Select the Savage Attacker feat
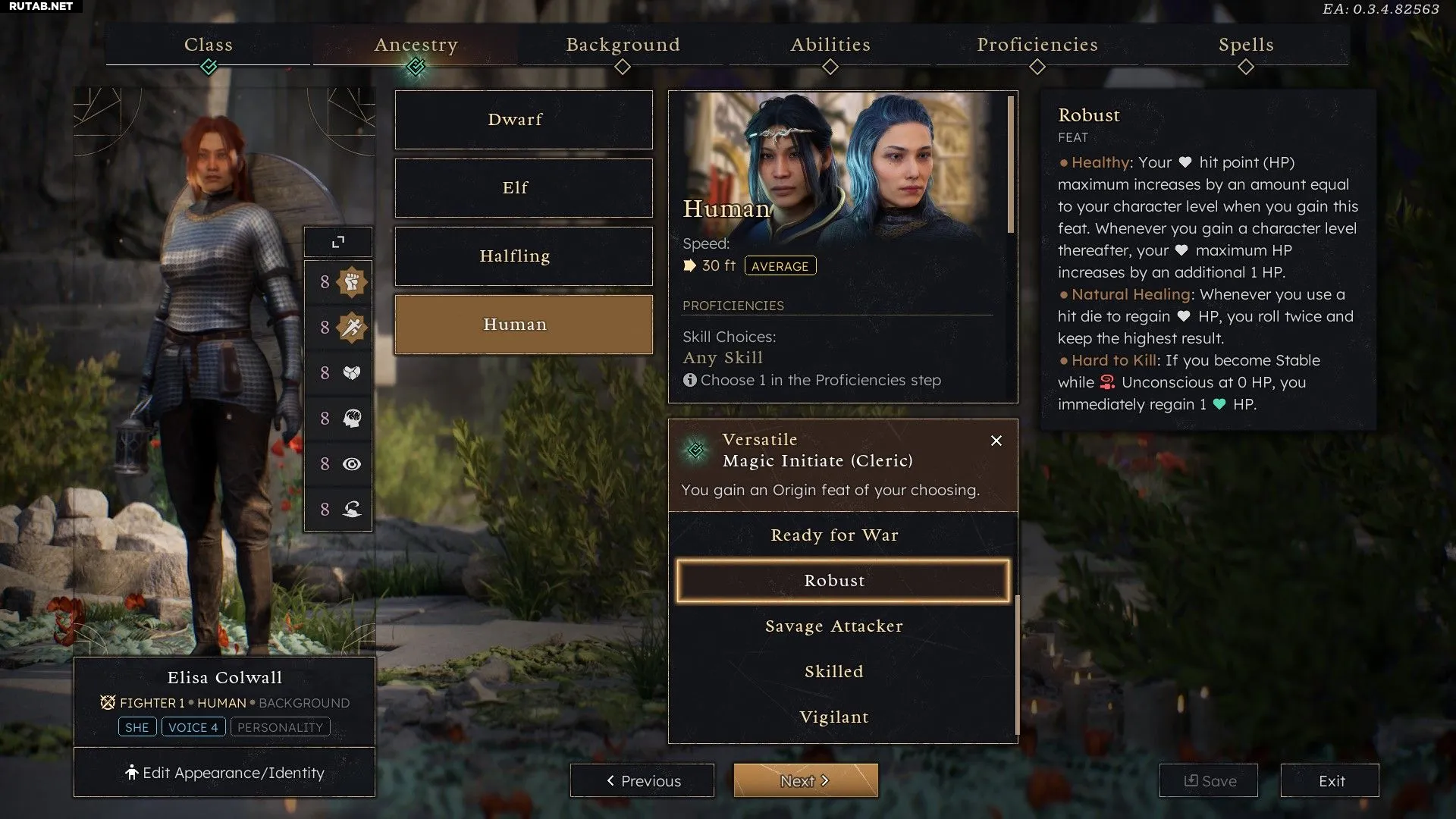 (834, 626)
